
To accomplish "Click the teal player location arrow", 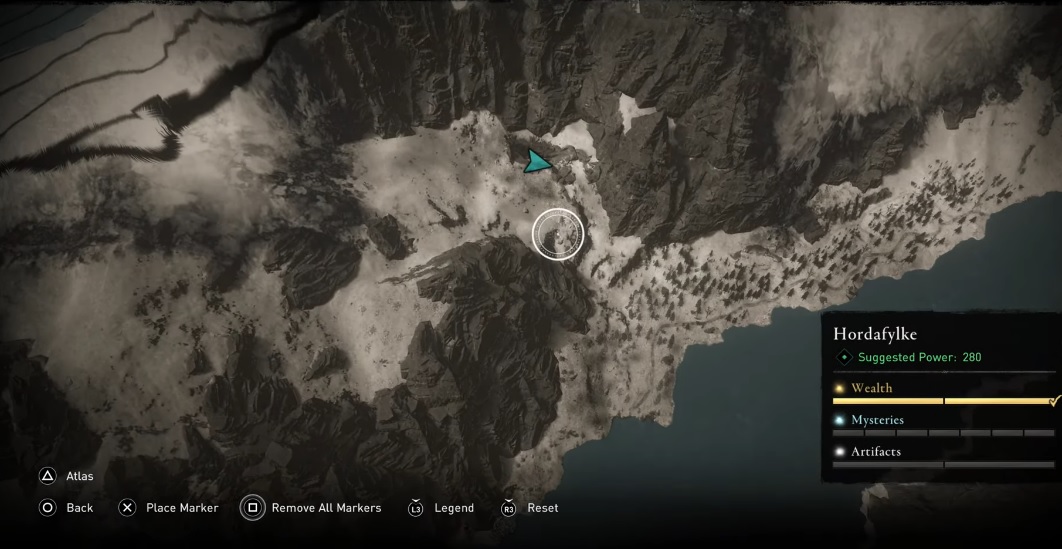I will 538,162.
